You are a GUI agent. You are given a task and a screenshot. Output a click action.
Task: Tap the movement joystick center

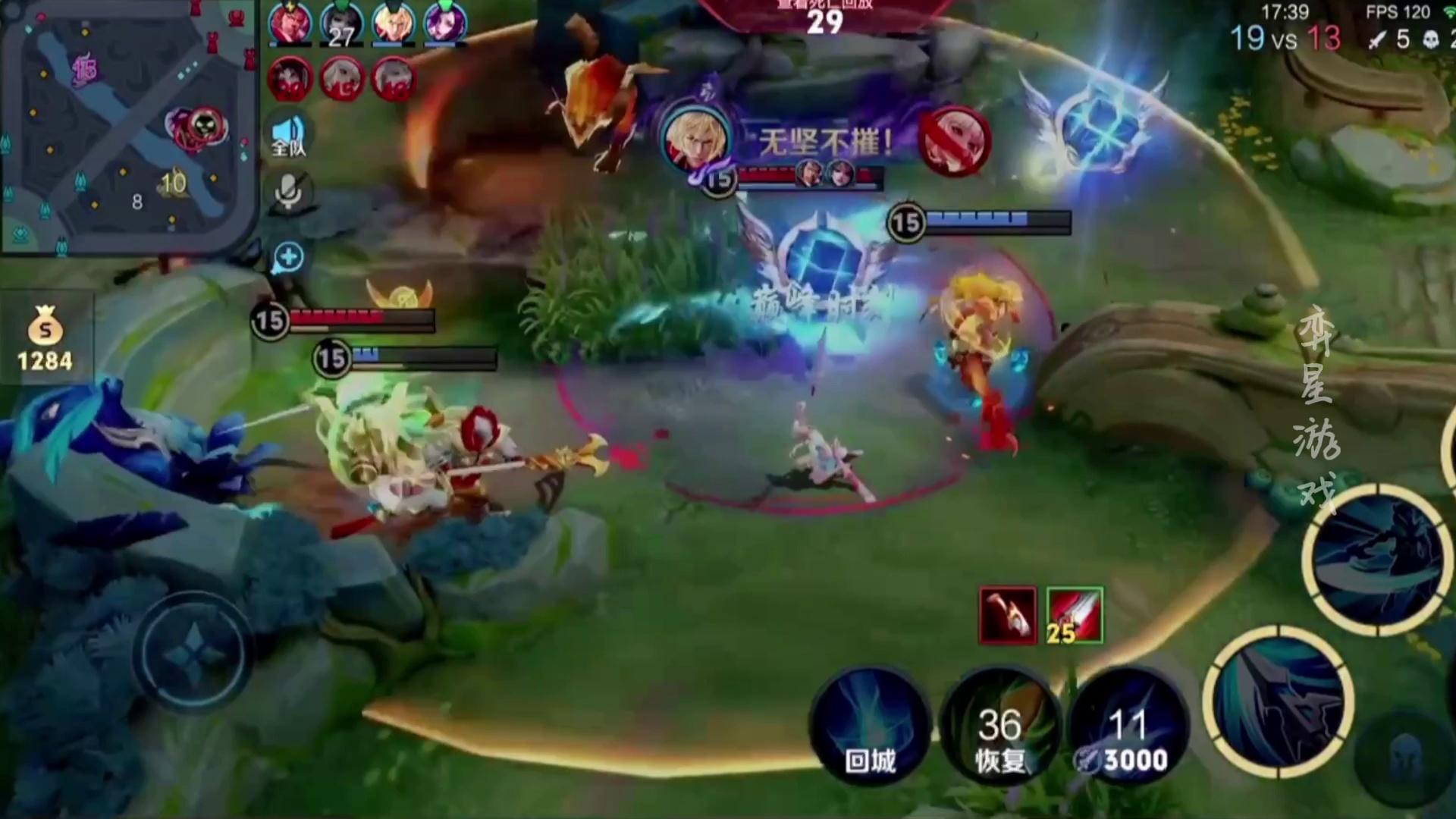coord(193,652)
